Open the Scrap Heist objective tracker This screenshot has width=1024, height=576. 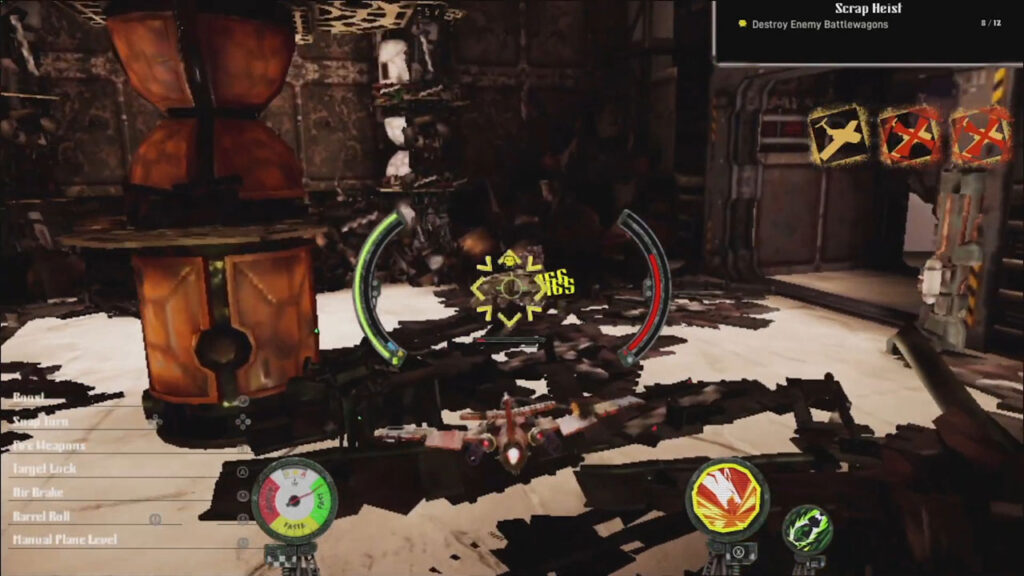click(867, 17)
